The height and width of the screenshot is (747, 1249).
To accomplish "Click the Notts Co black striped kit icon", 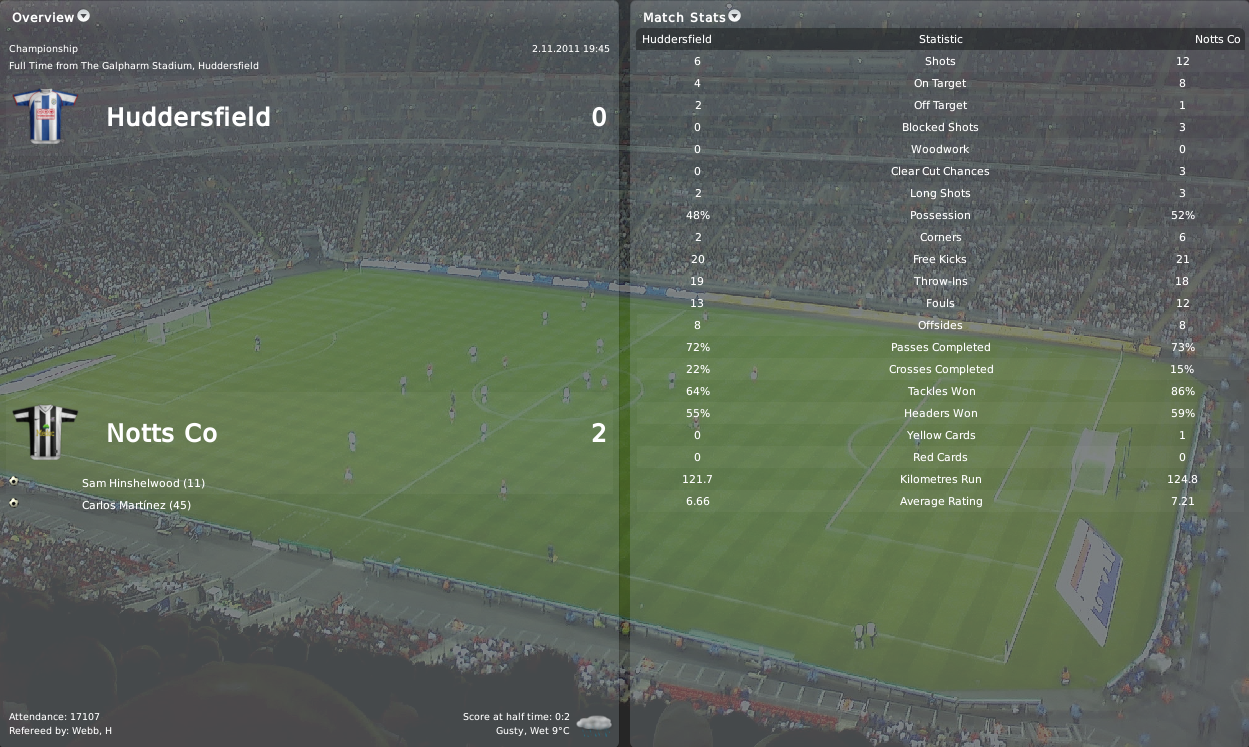I will click(45, 432).
